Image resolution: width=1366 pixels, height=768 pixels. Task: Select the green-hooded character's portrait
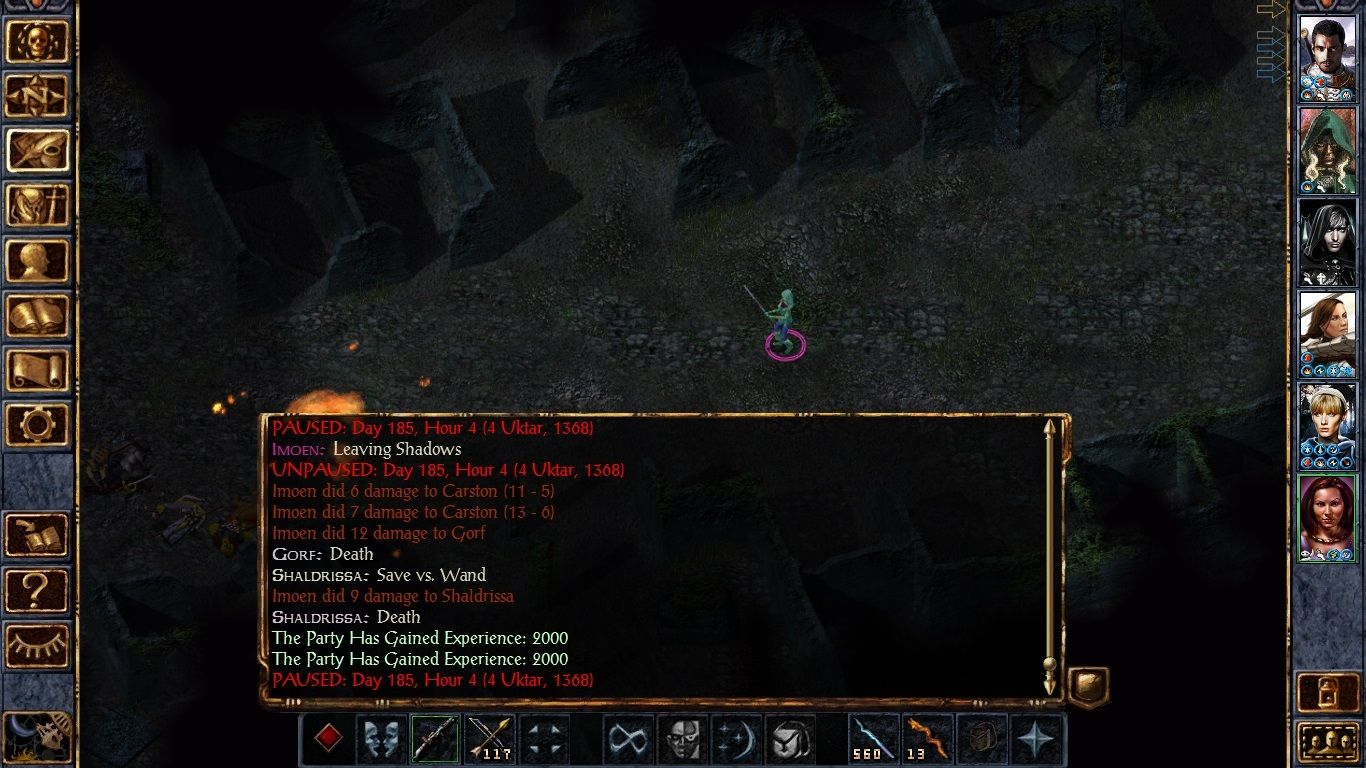tap(1326, 151)
